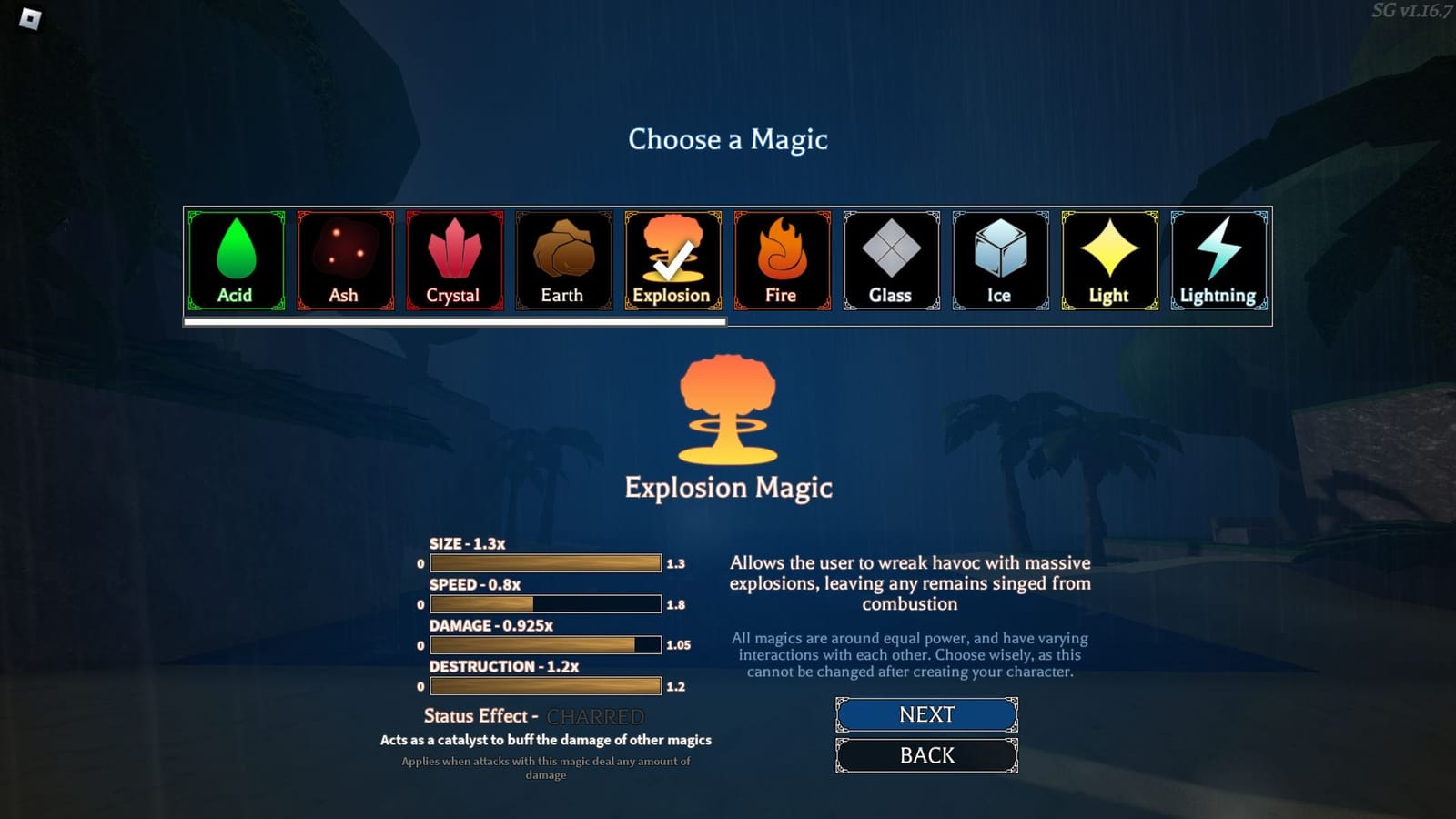Choose the Ice magic icon
1456x819 pixels.
pos(999,259)
